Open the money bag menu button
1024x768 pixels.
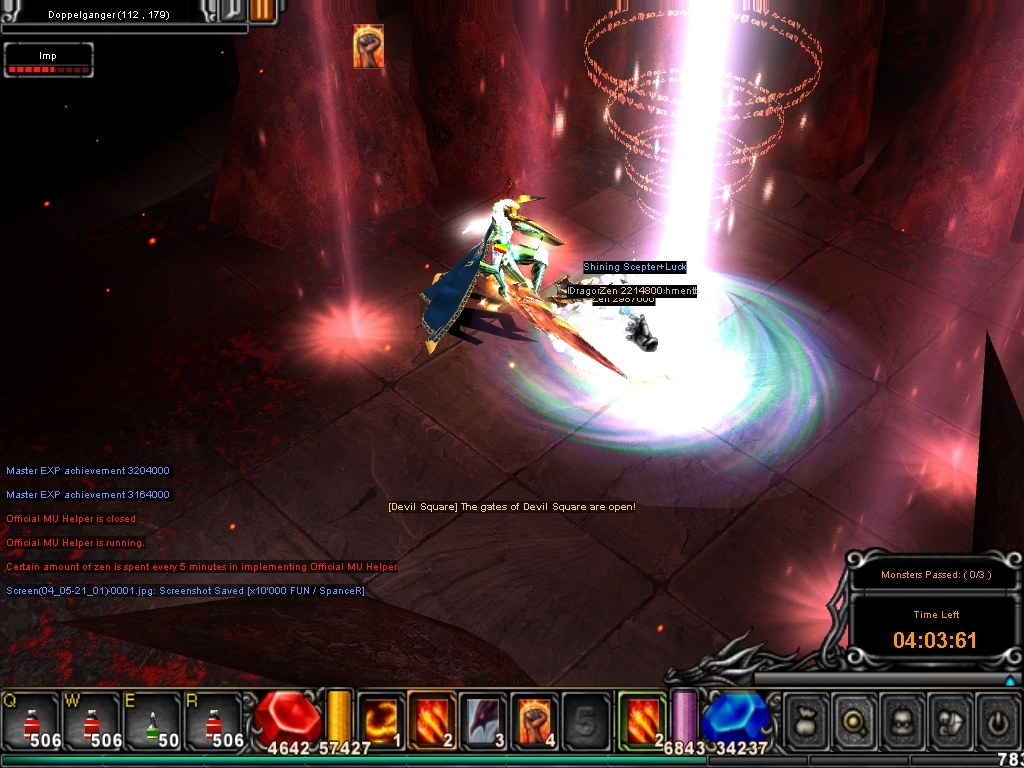pos(808,721)
